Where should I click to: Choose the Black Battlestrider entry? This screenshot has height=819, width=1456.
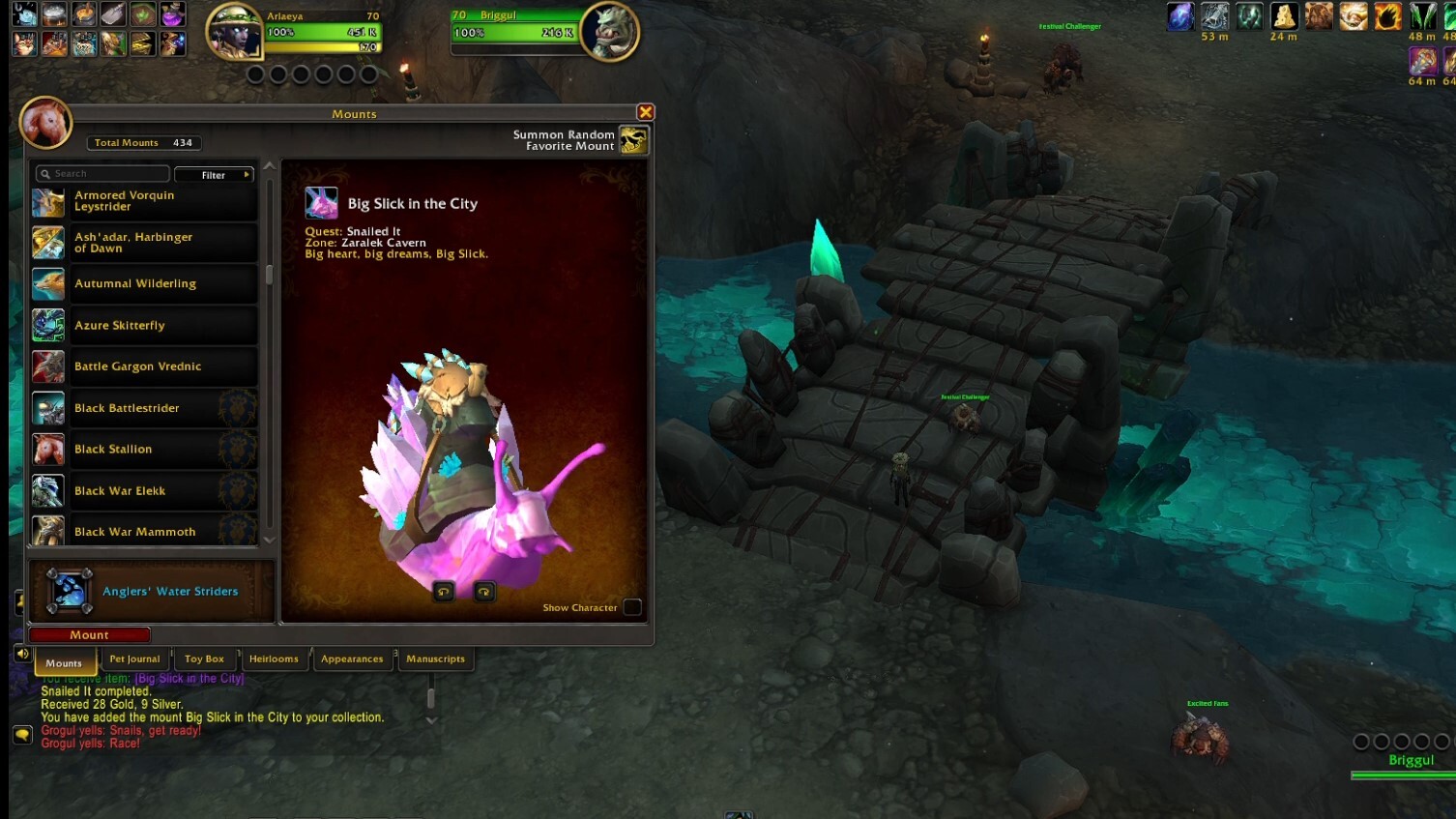145,408
